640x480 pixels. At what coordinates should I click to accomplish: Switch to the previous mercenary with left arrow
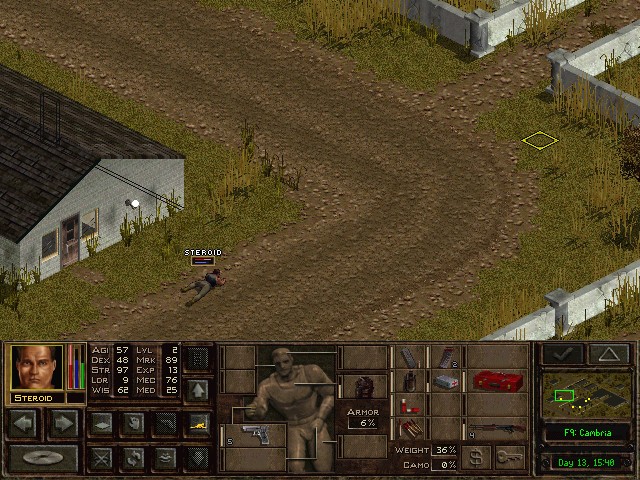24,423
